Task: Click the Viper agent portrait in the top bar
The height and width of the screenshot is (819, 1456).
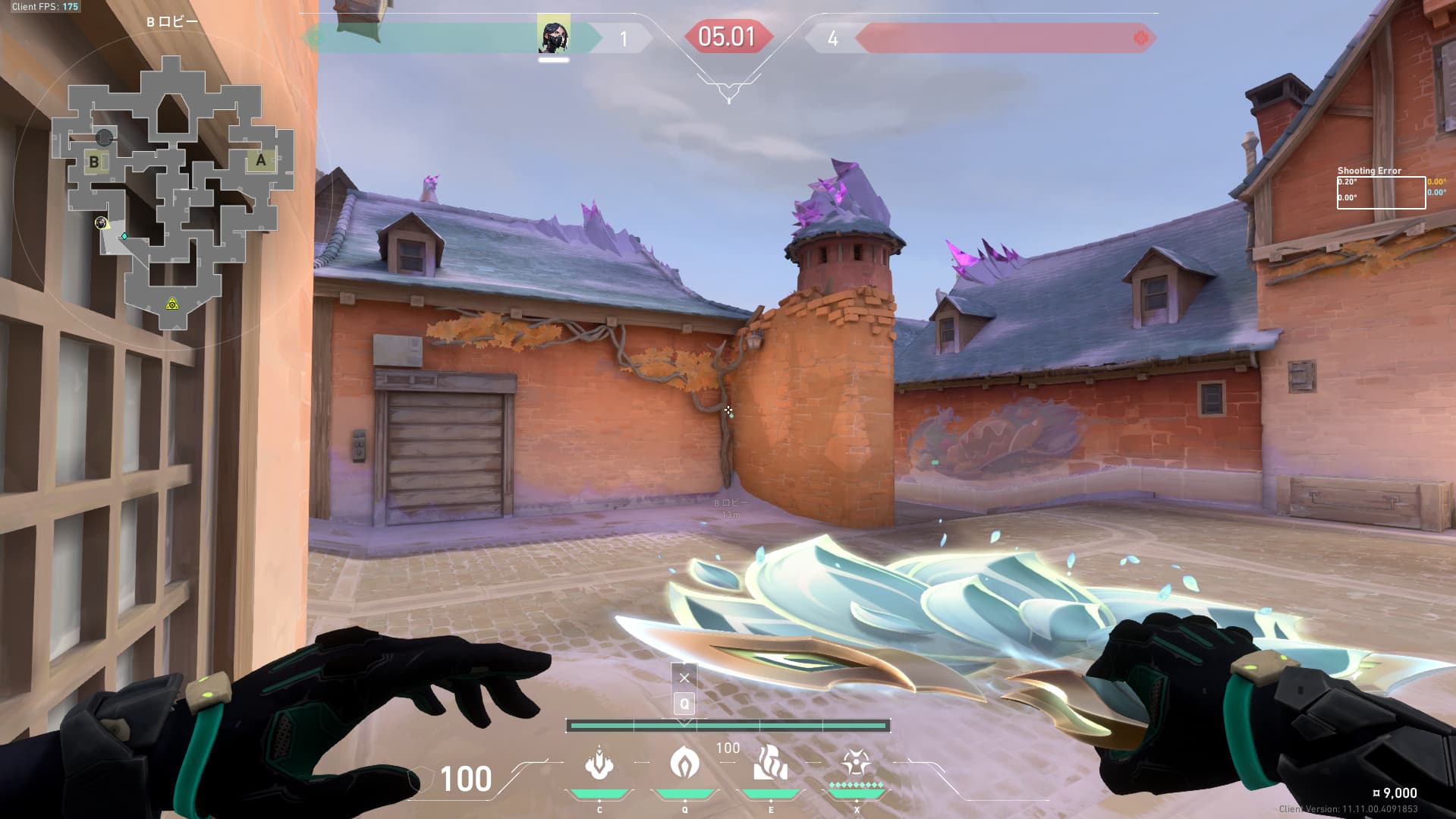Action: 553,36
